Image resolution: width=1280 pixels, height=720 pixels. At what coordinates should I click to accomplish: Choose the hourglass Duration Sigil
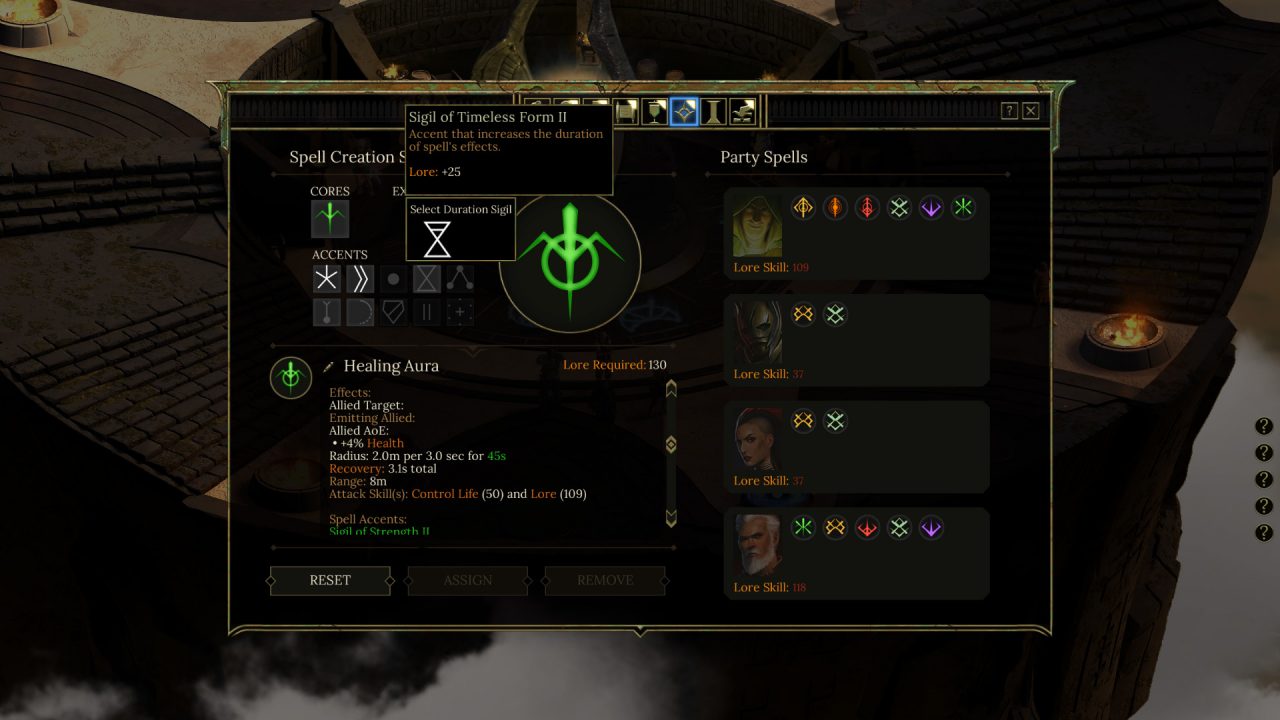point(437,240)
